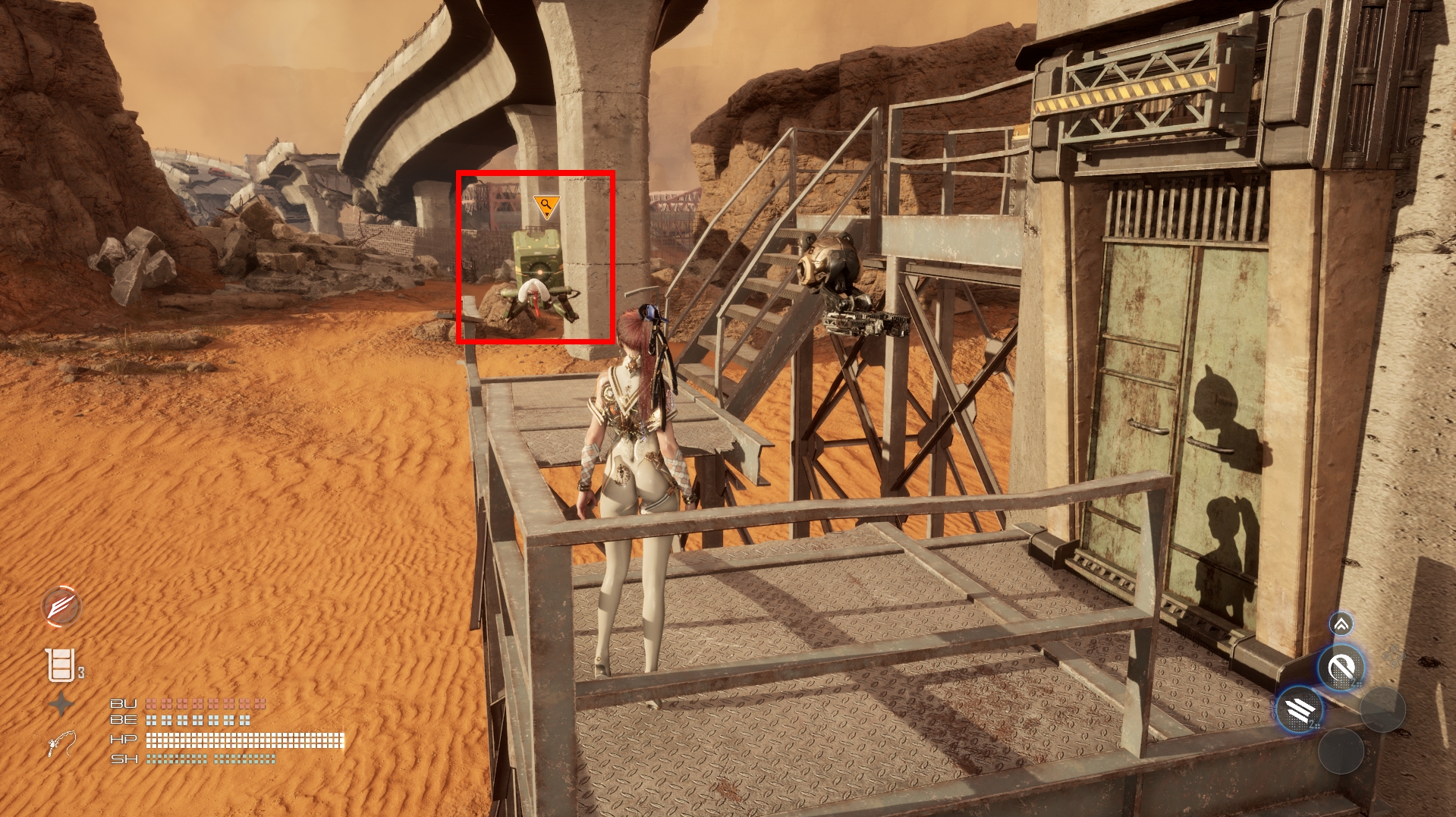Select the fishing rod icon

click(61, 743)
